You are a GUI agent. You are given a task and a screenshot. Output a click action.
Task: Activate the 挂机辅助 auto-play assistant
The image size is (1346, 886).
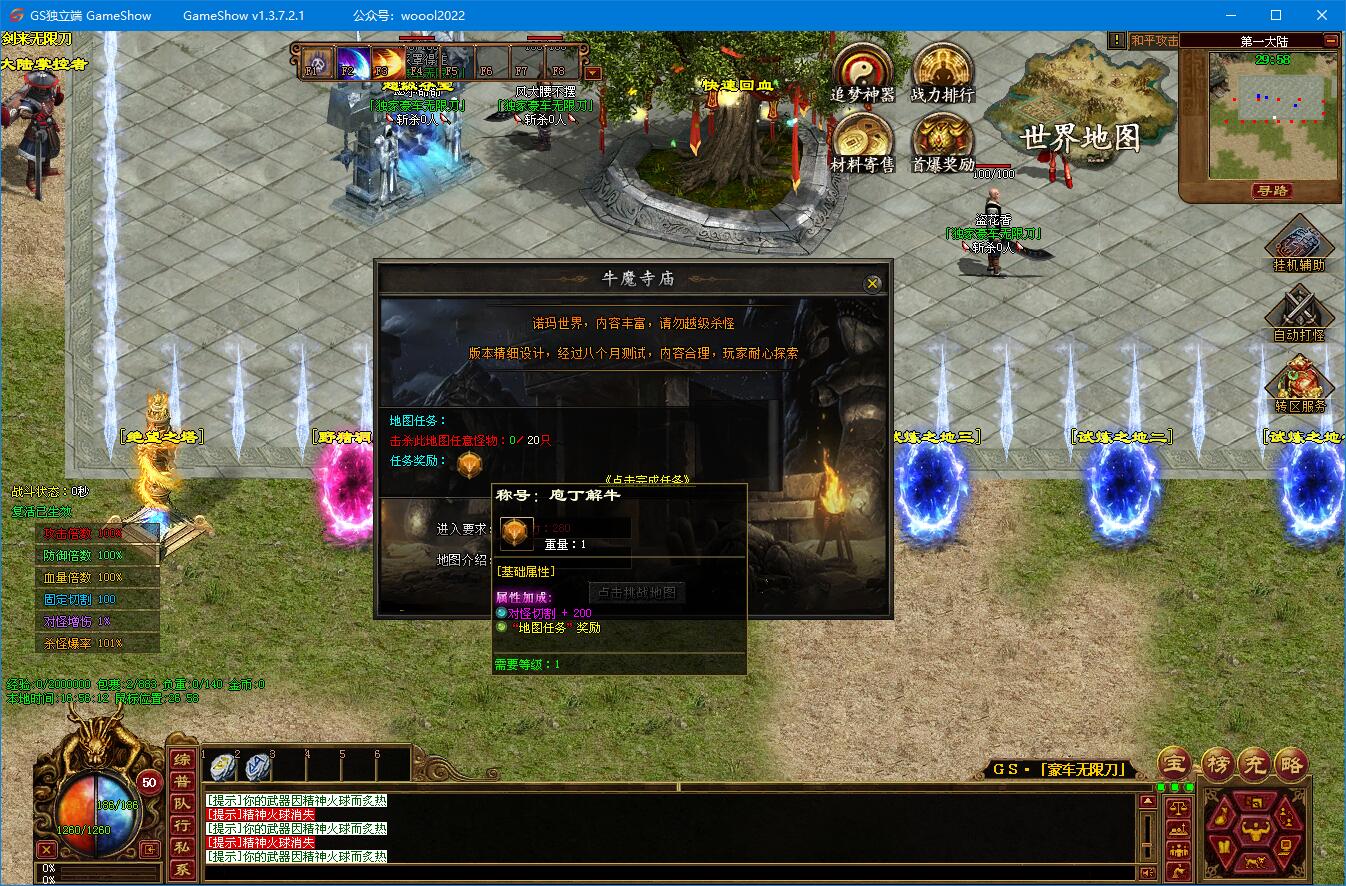[1298, 244]
